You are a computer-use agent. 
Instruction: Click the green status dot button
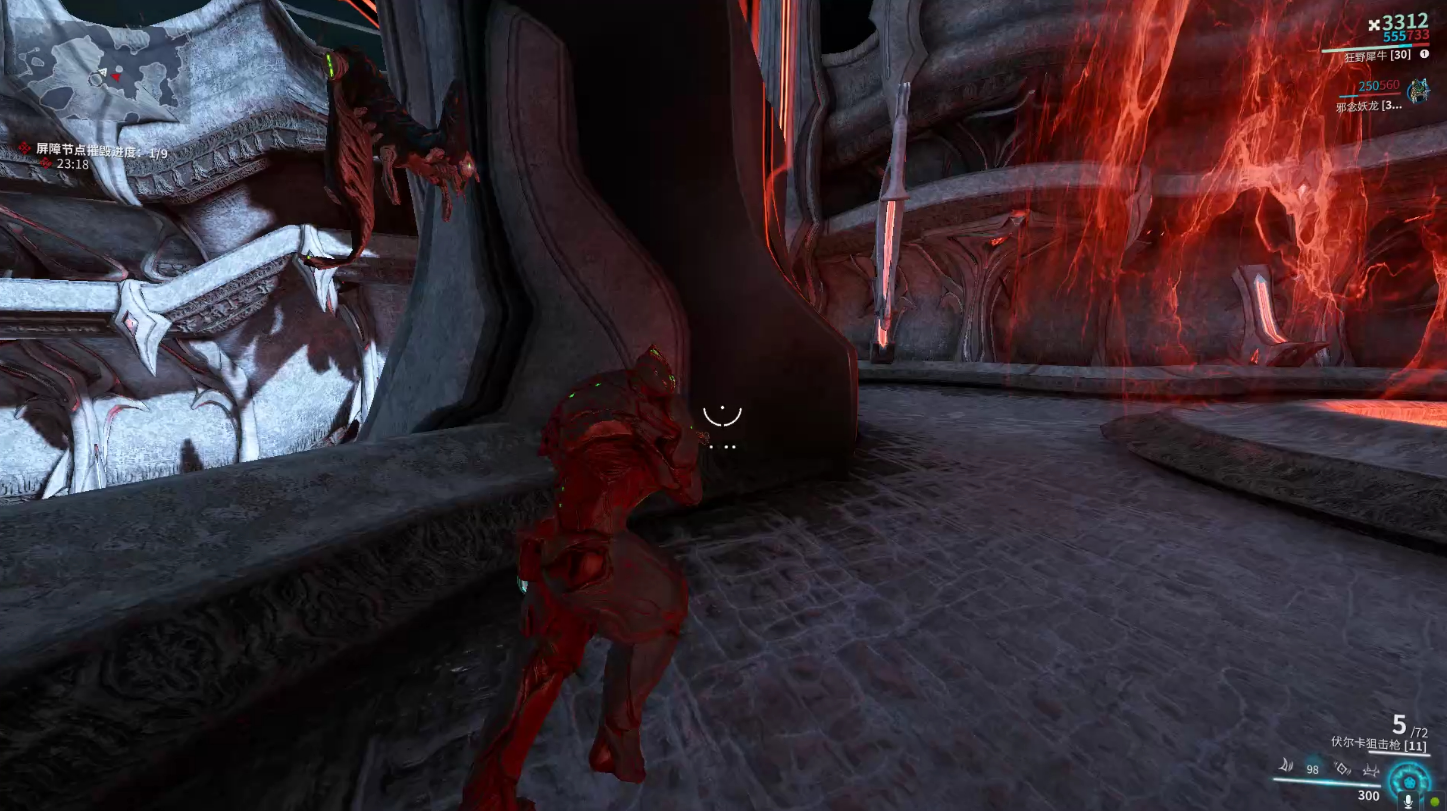[1432, 800]
